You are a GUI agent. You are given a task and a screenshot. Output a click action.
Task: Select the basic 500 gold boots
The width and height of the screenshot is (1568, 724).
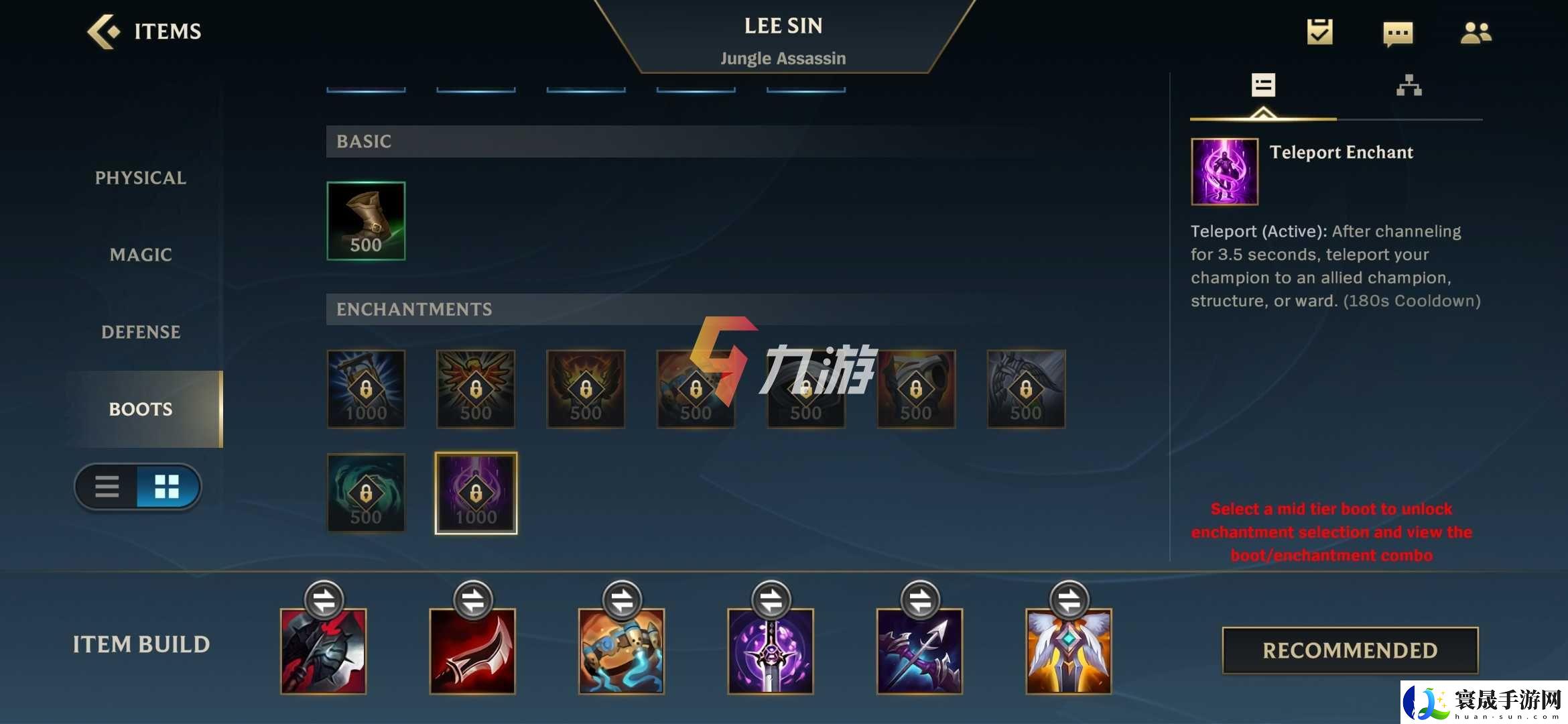[x=366, y=221]
